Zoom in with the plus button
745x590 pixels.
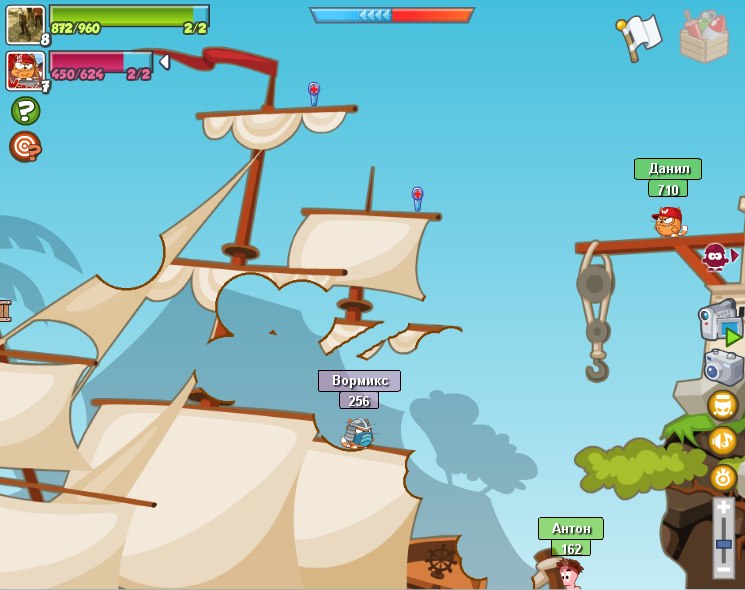tap(723, 507)
